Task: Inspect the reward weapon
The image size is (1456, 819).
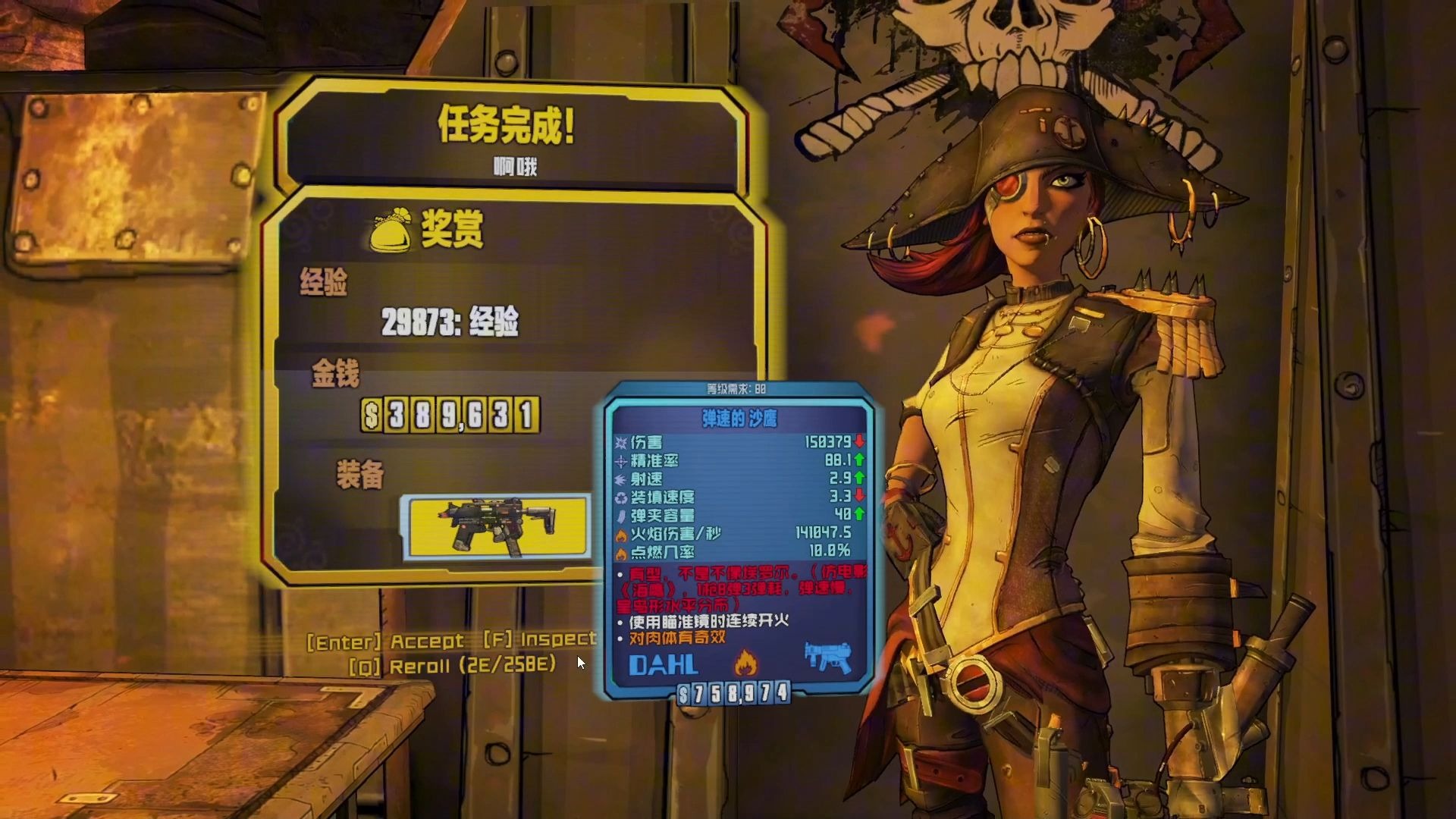Action: [540, 639]
